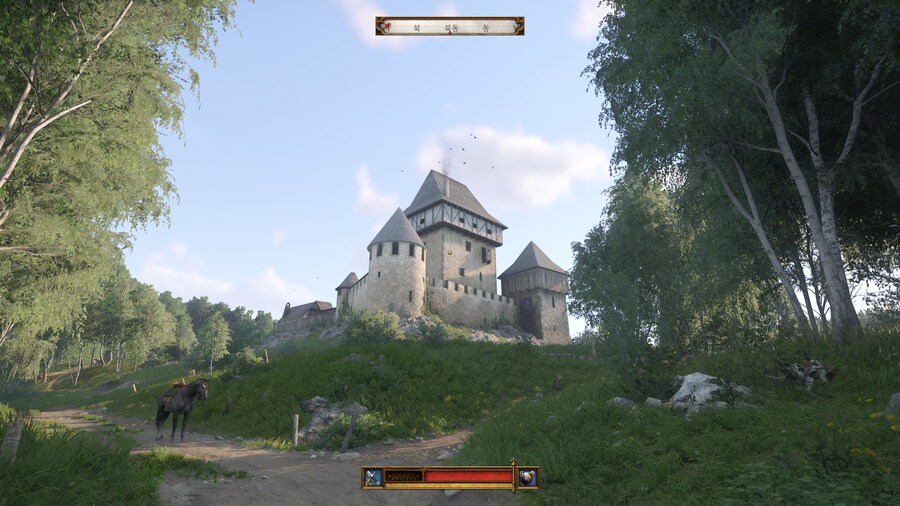The height and width of the screenshot is (506, 900).
Task: Click the sword weapon icon
Action: click(x=373, y=478)
